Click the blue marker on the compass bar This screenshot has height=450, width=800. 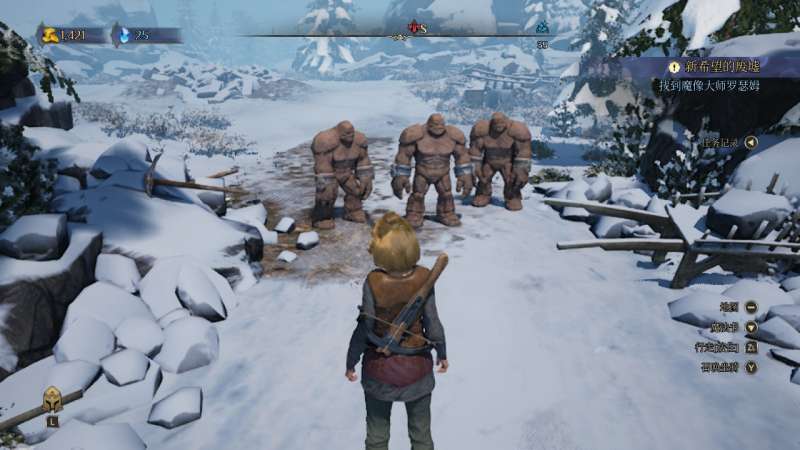click(x=542, y=28)
